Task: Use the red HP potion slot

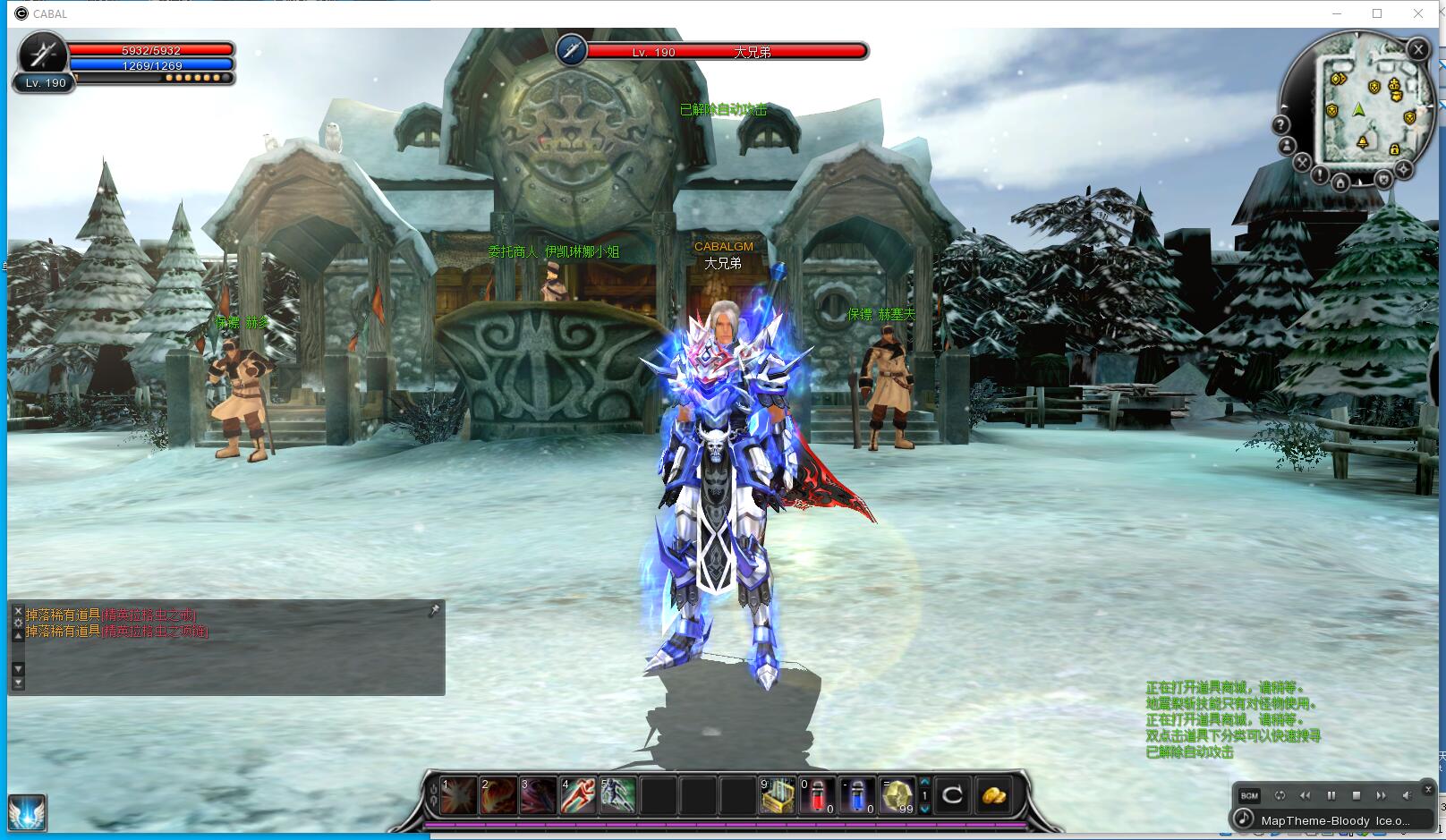Action: [x=817, y=796]
